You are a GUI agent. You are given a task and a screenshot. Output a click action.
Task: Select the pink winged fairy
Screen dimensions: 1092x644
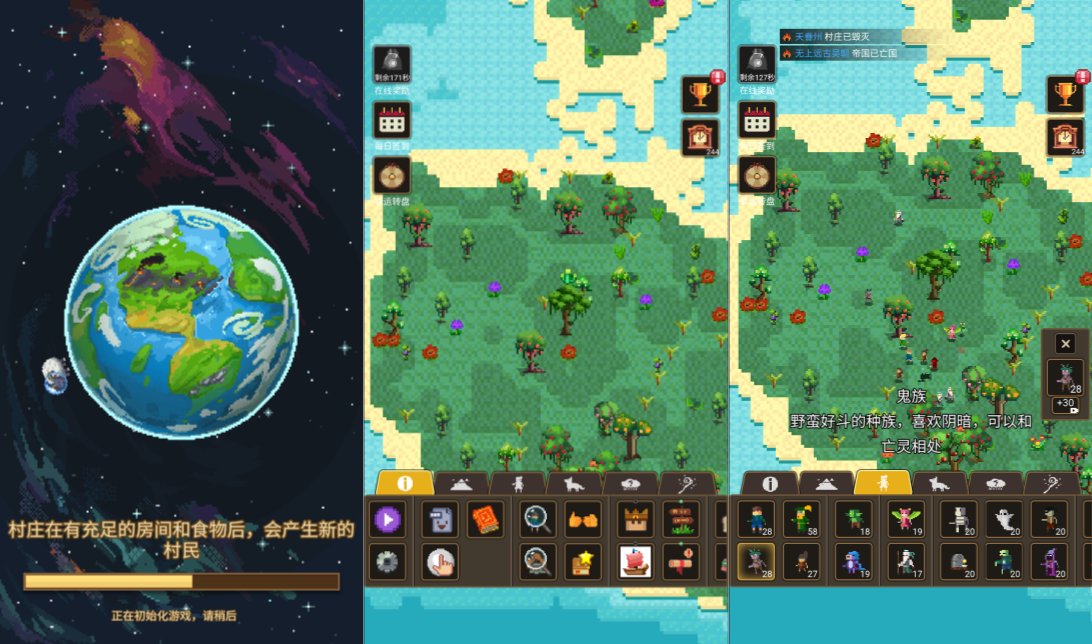(x=907, y=519)
